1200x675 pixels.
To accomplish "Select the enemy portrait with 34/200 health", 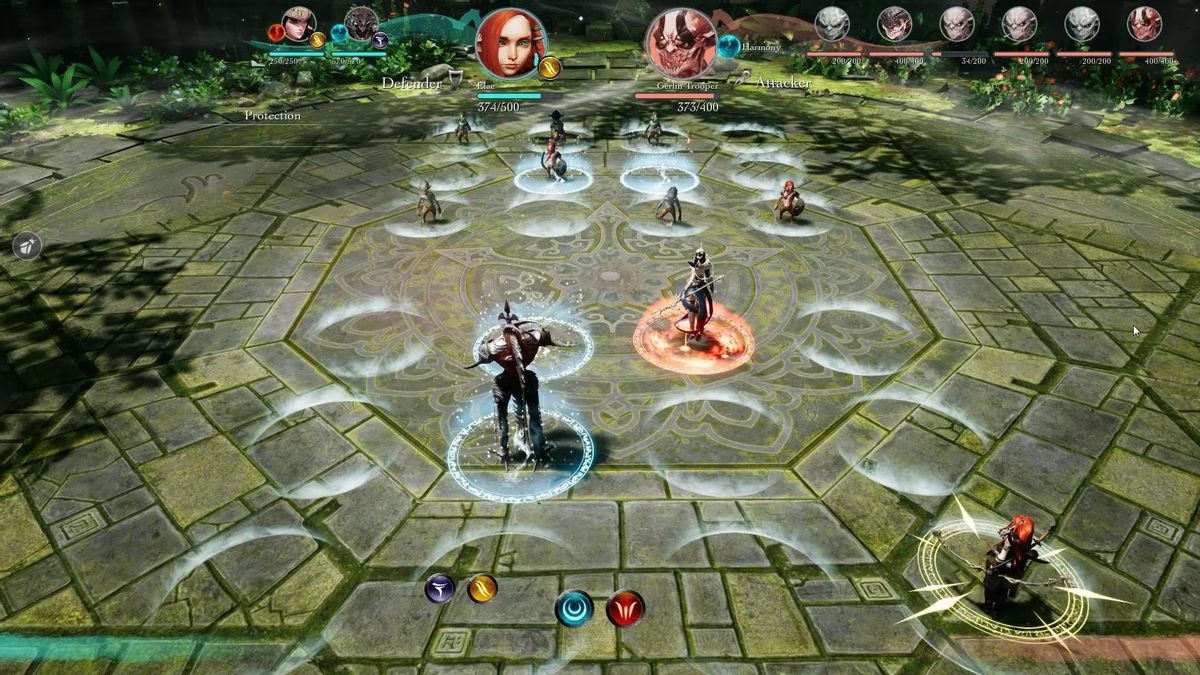I will pyautogui.click(x=956, y=24).
